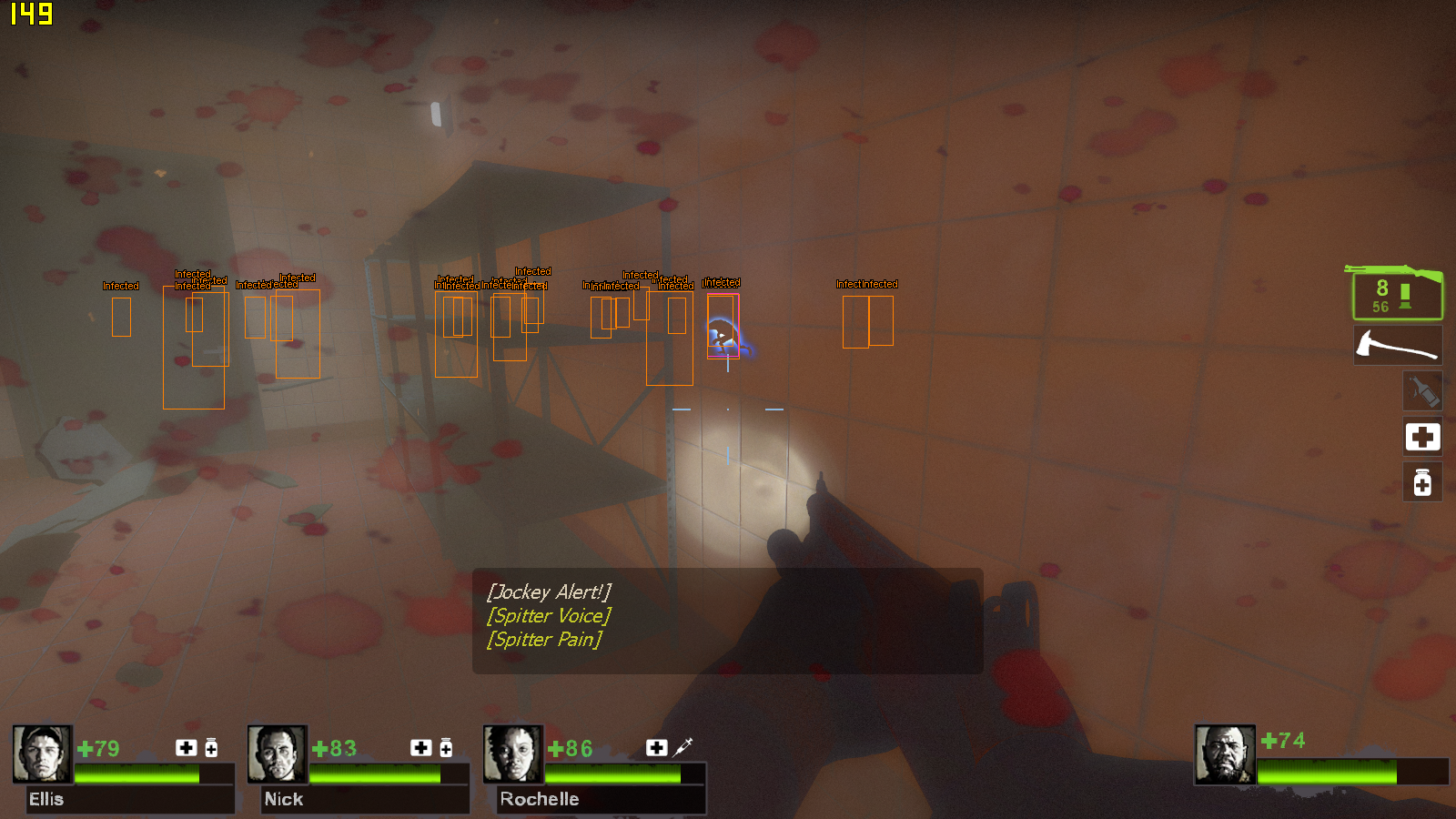Click Coach's portrait on the right
The image size is (1456, 819).
[1227, 754]
